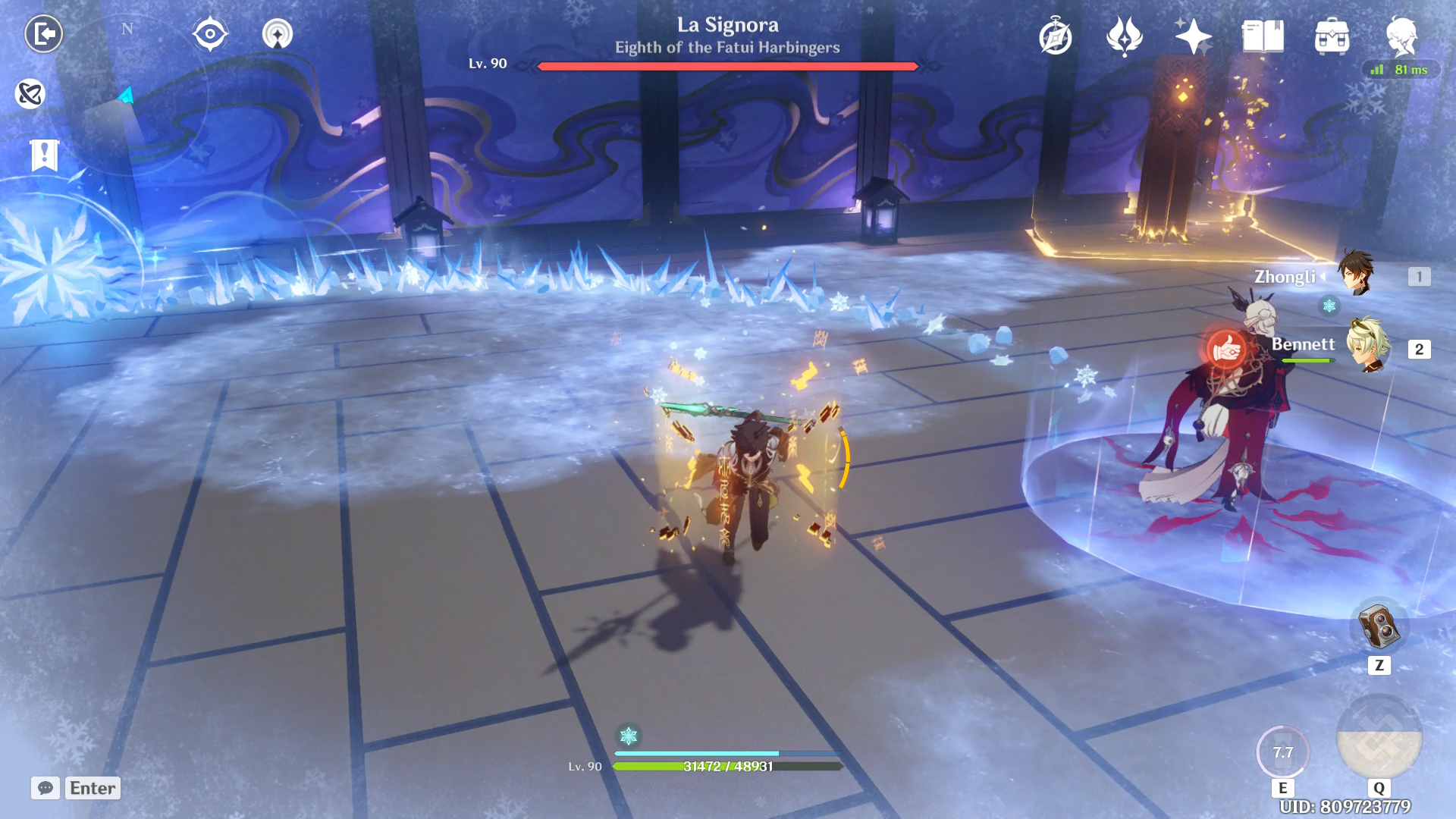Use the Kamera gadget
The height and width of the screenshot is (819, 1456).
(x=1379, y=626)
